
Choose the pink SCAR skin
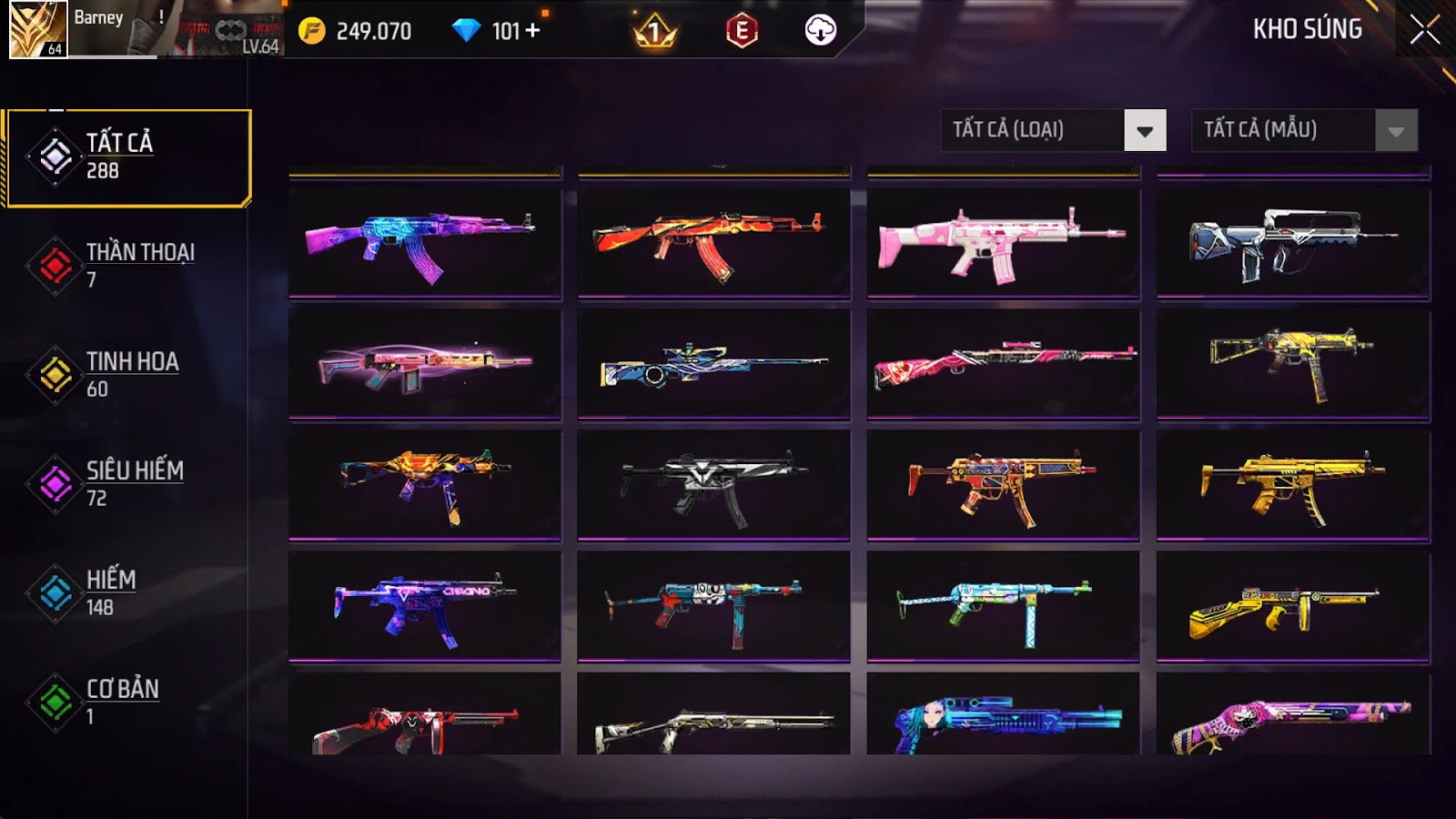click(x=1003, y=243)
